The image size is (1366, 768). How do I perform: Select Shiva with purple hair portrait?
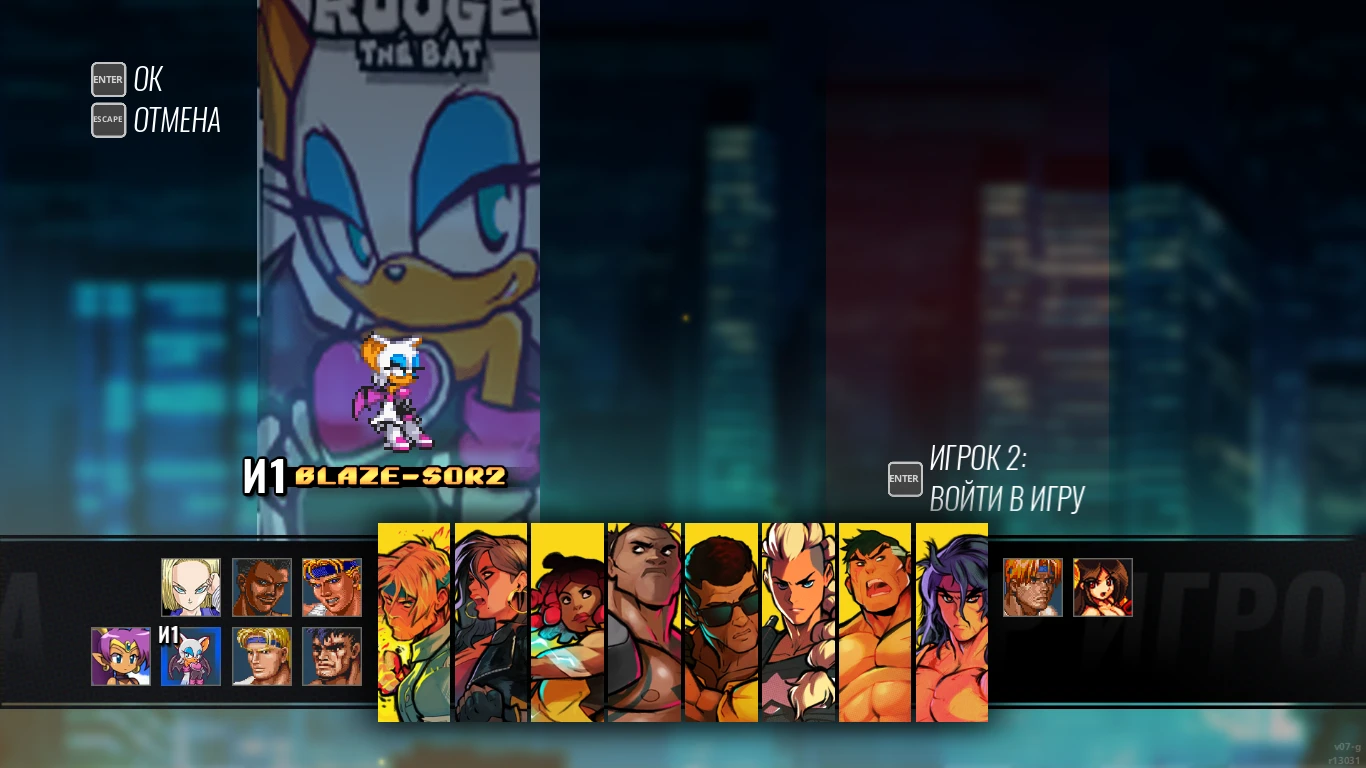pyautogui.click(x=951, y=620)
